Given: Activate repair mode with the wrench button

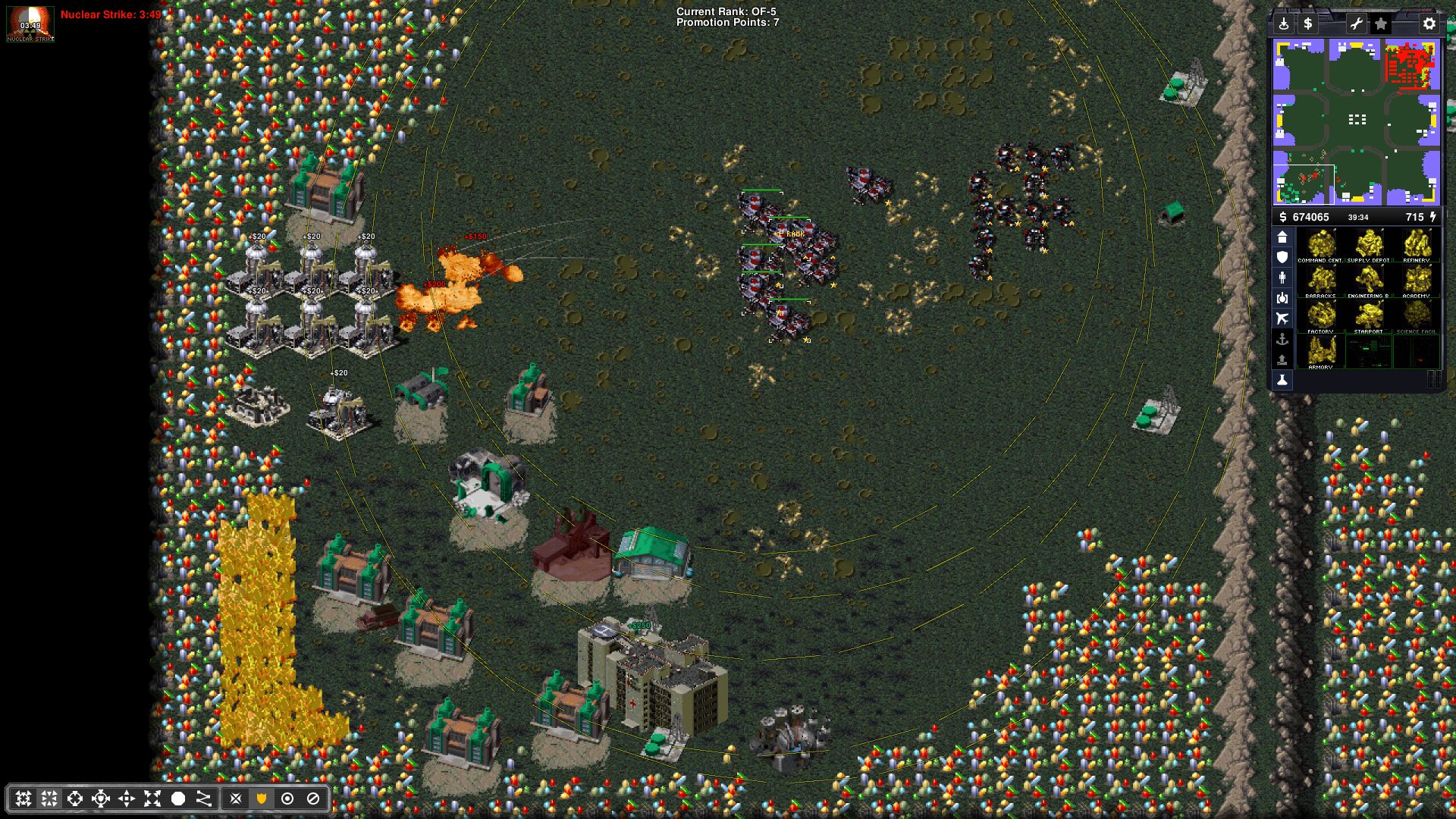Looking at the screenshot, I should 1356,24.
